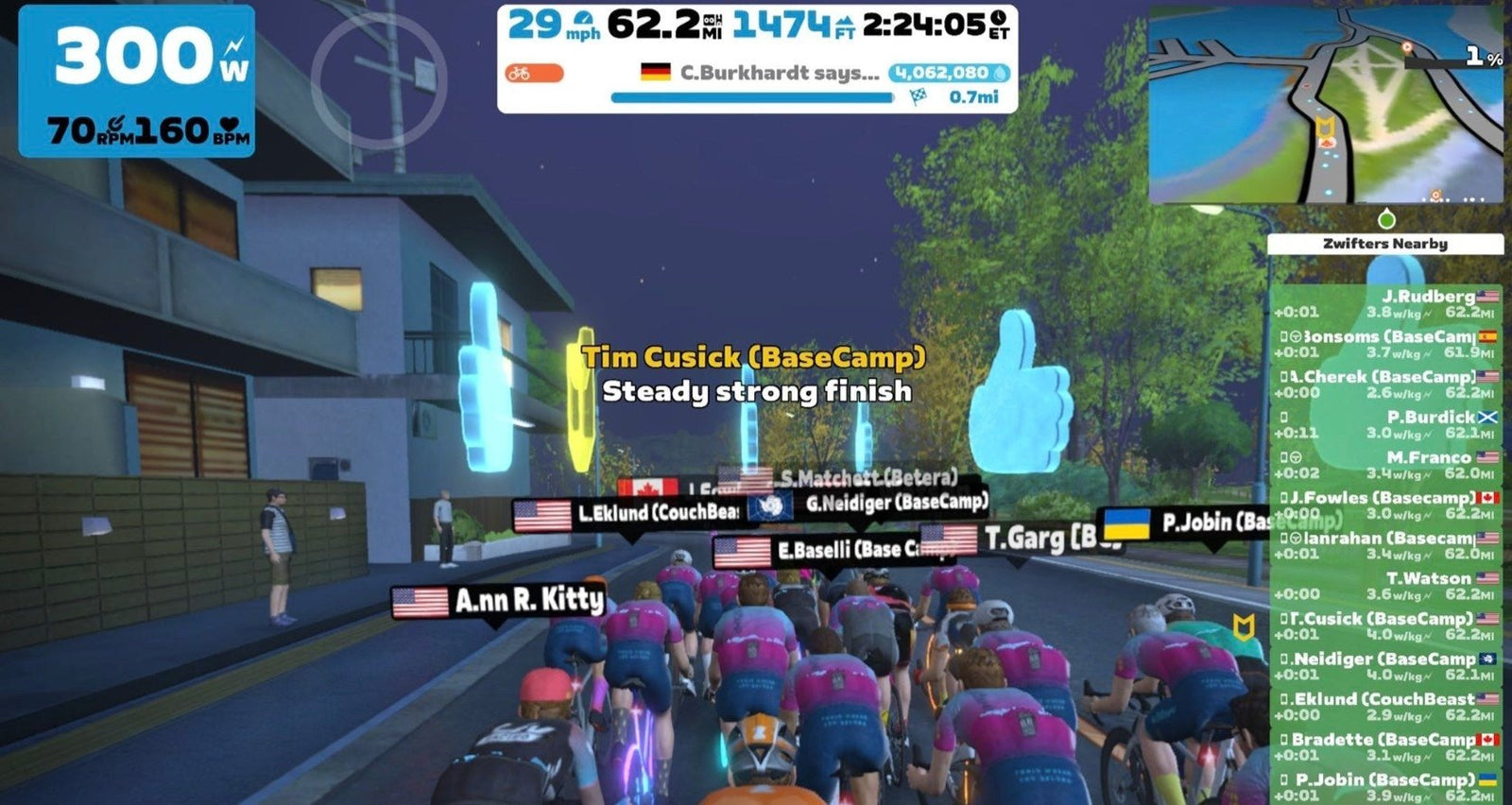Click the Zwifters Nearby header
The height and width of the screenshot is (805, 1512).
pos(1384,244)
